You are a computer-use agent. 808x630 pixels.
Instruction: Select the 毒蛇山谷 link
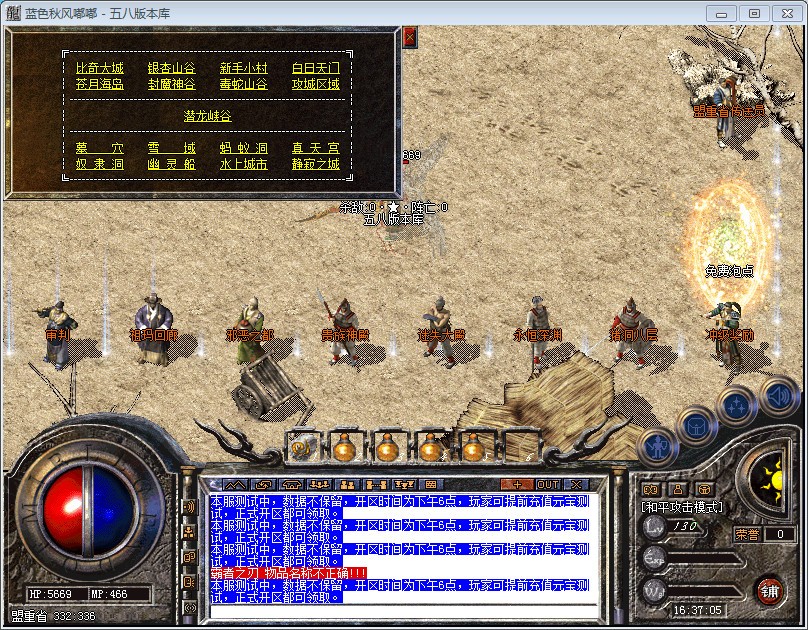[244, 84]
